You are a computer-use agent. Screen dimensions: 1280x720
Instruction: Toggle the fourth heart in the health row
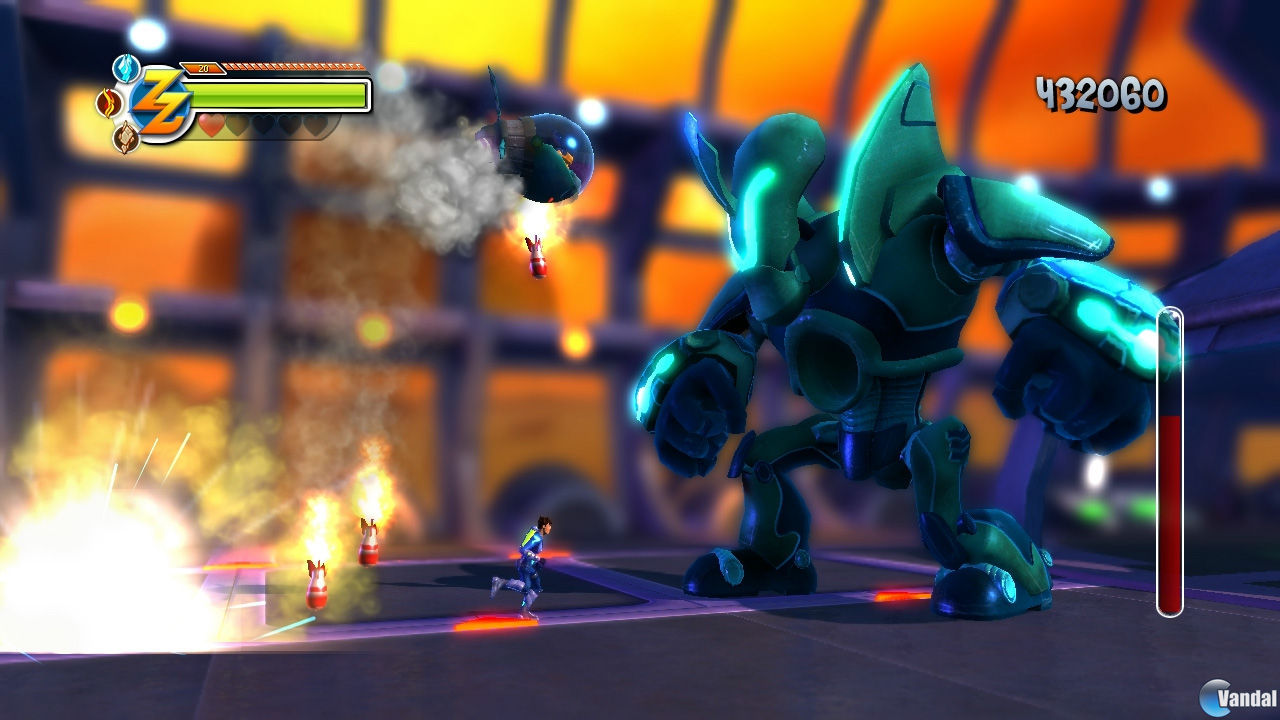[x=287, y=125]
